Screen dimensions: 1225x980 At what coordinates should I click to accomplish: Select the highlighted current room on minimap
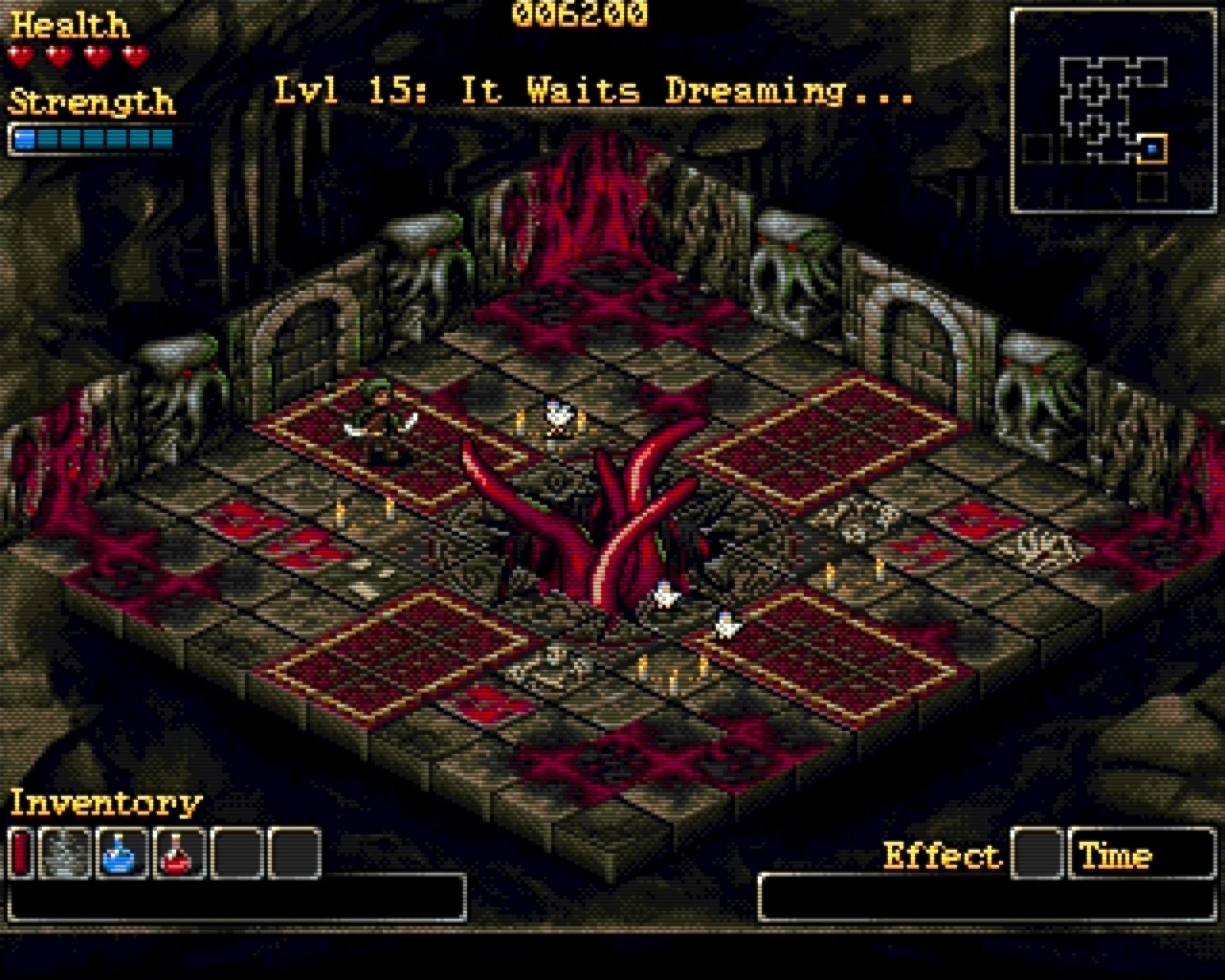pos(1151,149)
